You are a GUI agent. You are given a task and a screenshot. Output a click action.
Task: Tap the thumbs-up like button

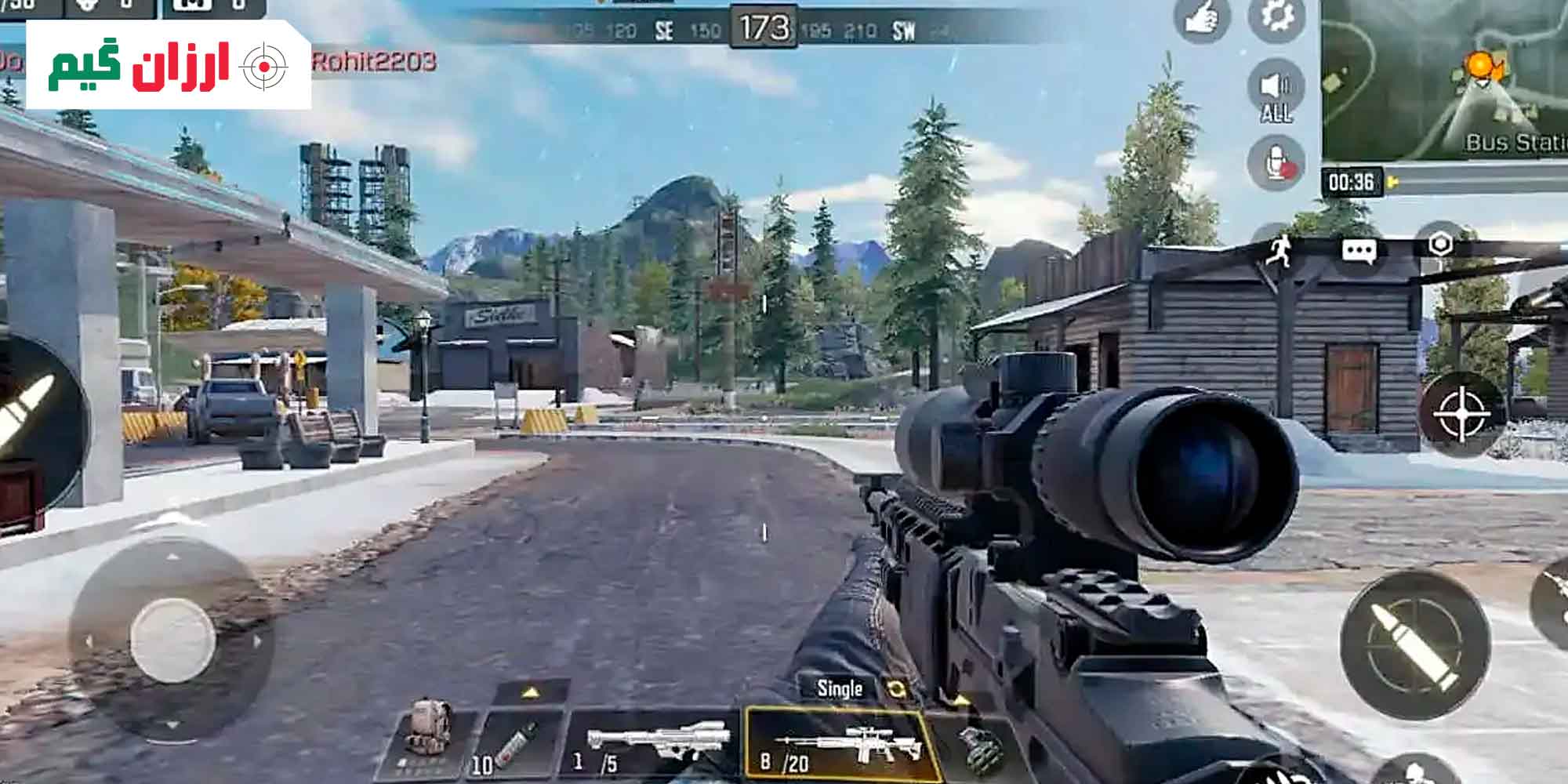click(x=1200, y=17)
